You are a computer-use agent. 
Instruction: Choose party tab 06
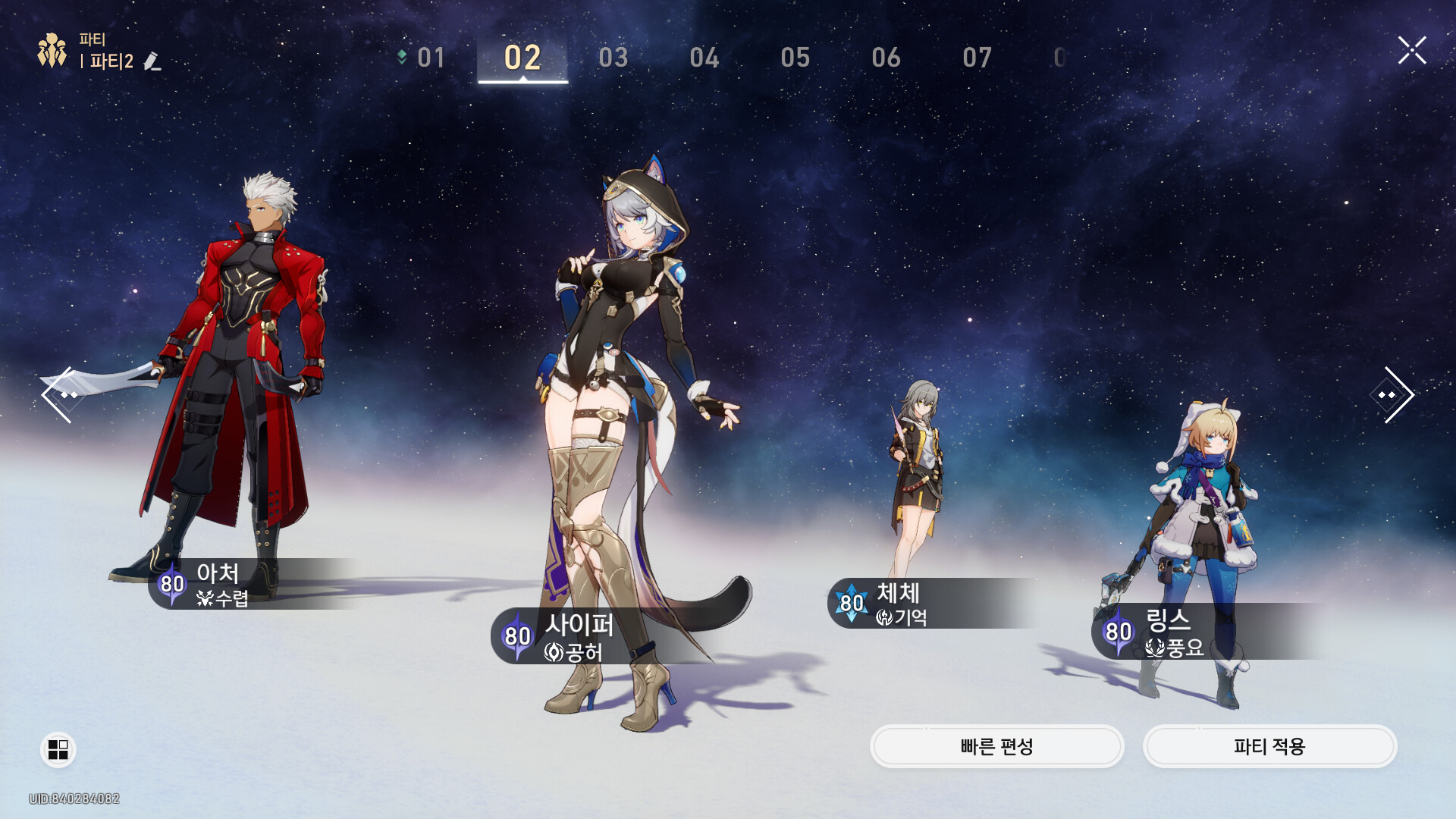(886, 58)
